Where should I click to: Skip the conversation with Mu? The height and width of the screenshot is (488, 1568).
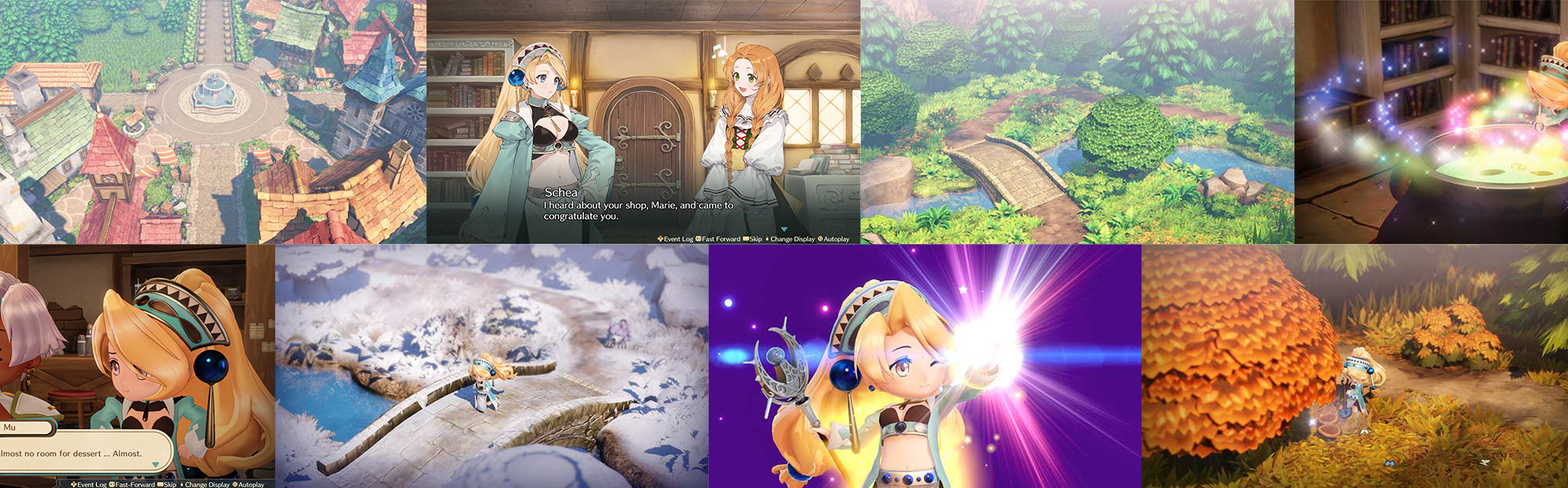pos(167,484)
